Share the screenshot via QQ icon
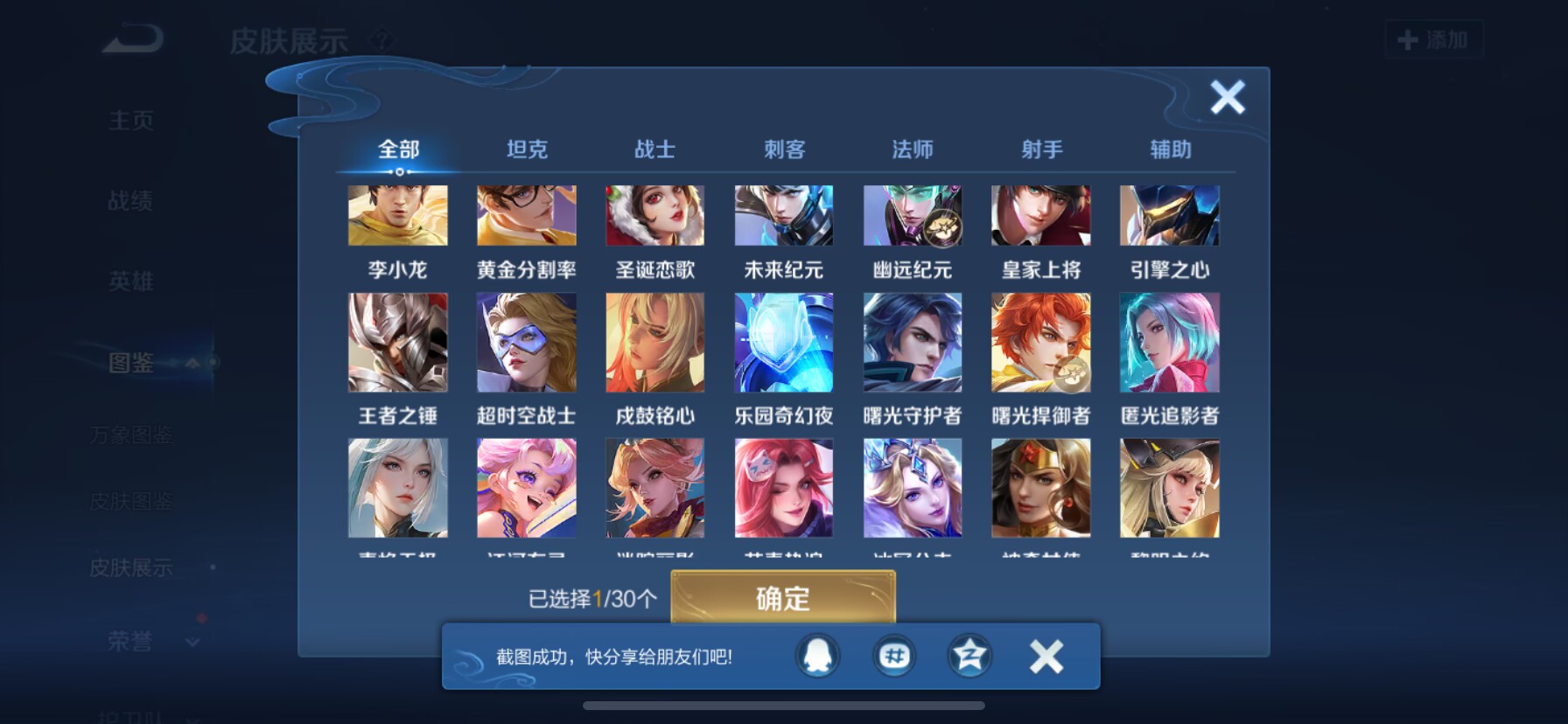 click(816, 656)
